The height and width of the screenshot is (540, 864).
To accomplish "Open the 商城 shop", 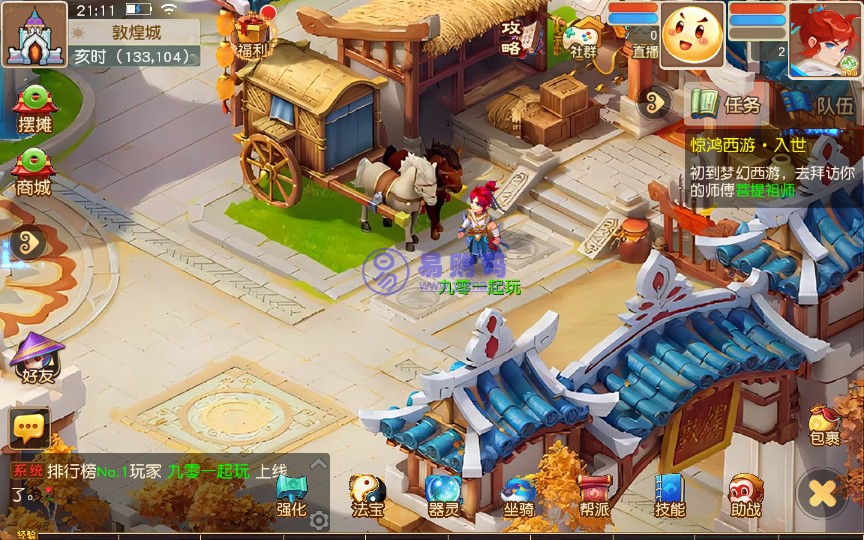I will (x=33, y=170).
